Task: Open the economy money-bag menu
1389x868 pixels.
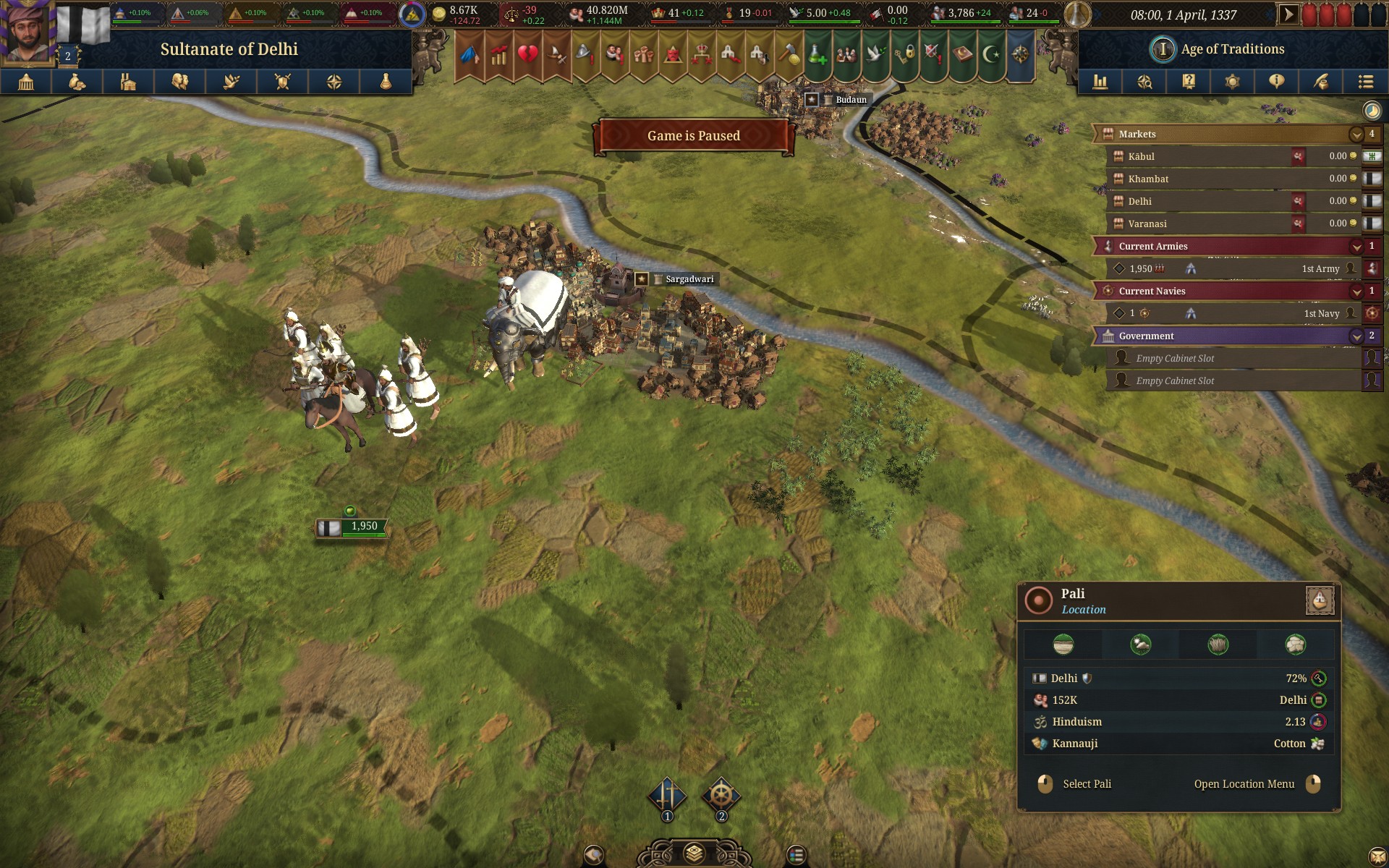Action: tap(77, 82)
